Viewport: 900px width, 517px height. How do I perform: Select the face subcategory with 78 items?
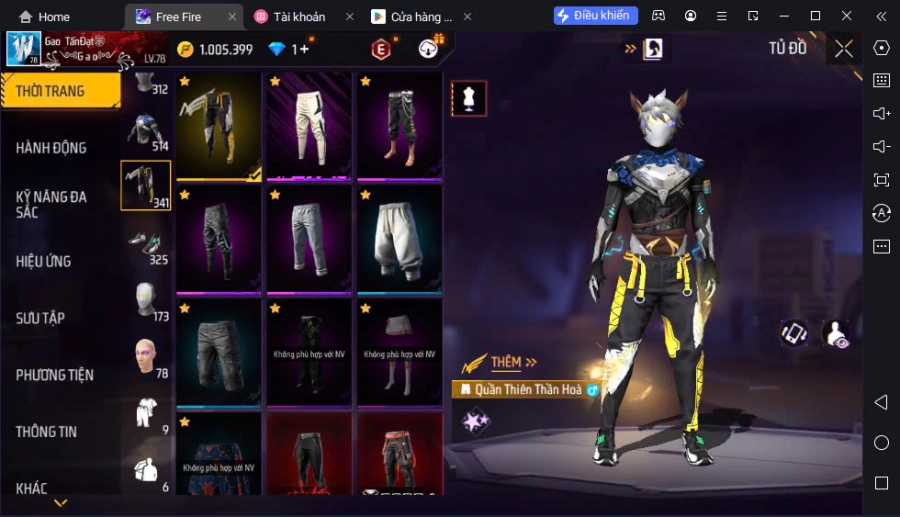click(x=146, y=357)
